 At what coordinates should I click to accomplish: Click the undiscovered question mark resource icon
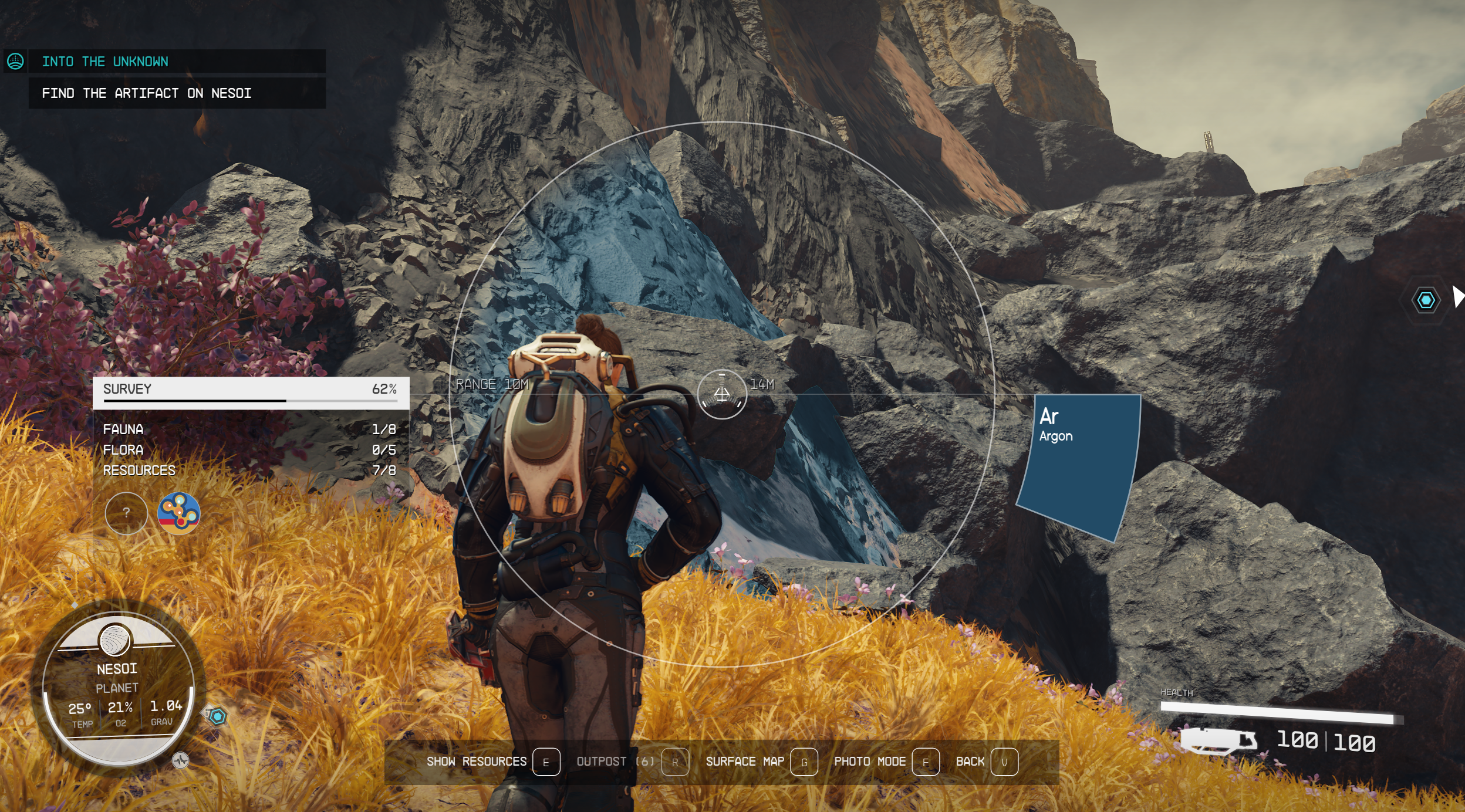[x=126, y=513]
